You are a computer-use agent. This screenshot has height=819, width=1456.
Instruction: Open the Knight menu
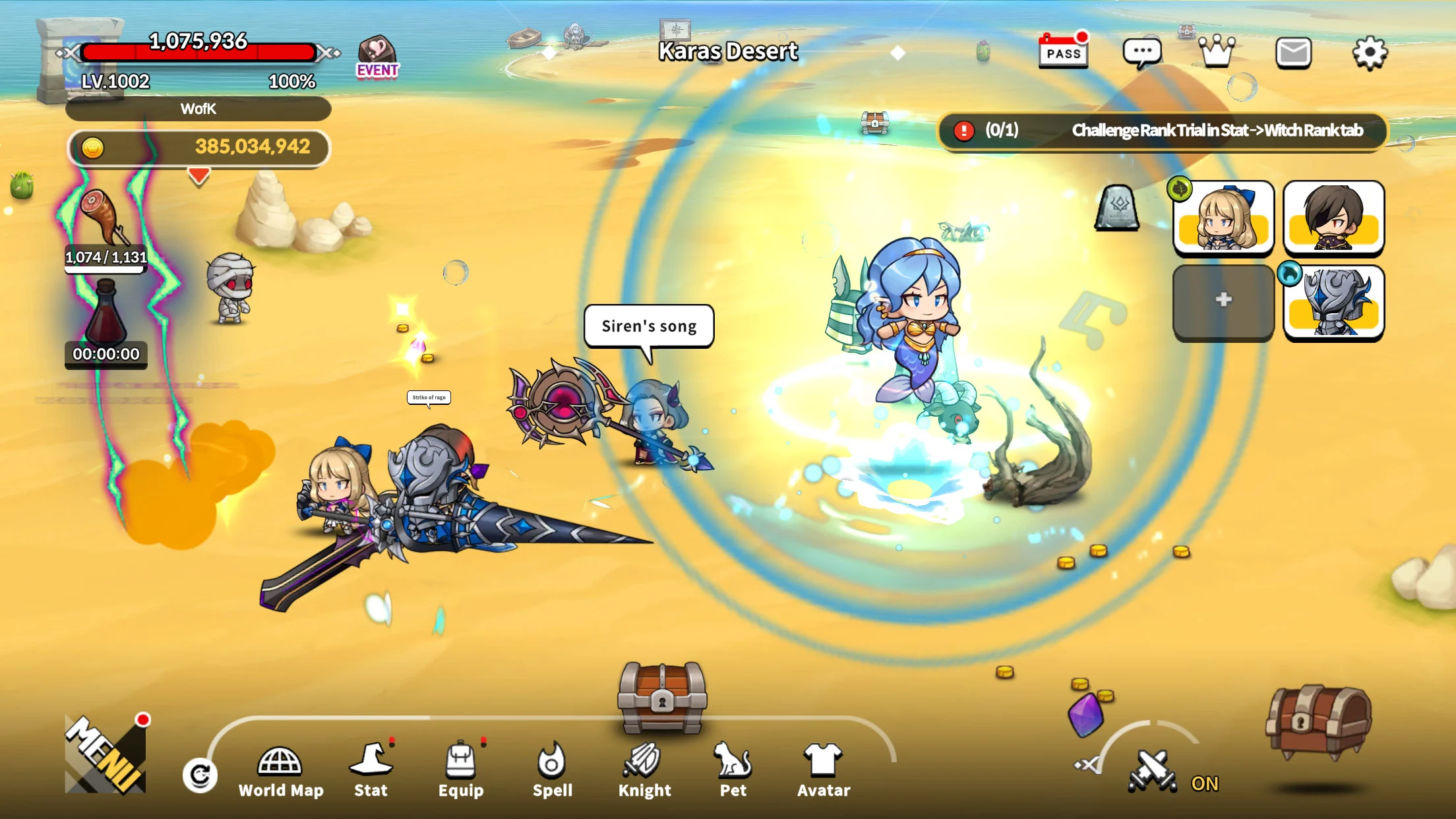[x=644, y=772]
